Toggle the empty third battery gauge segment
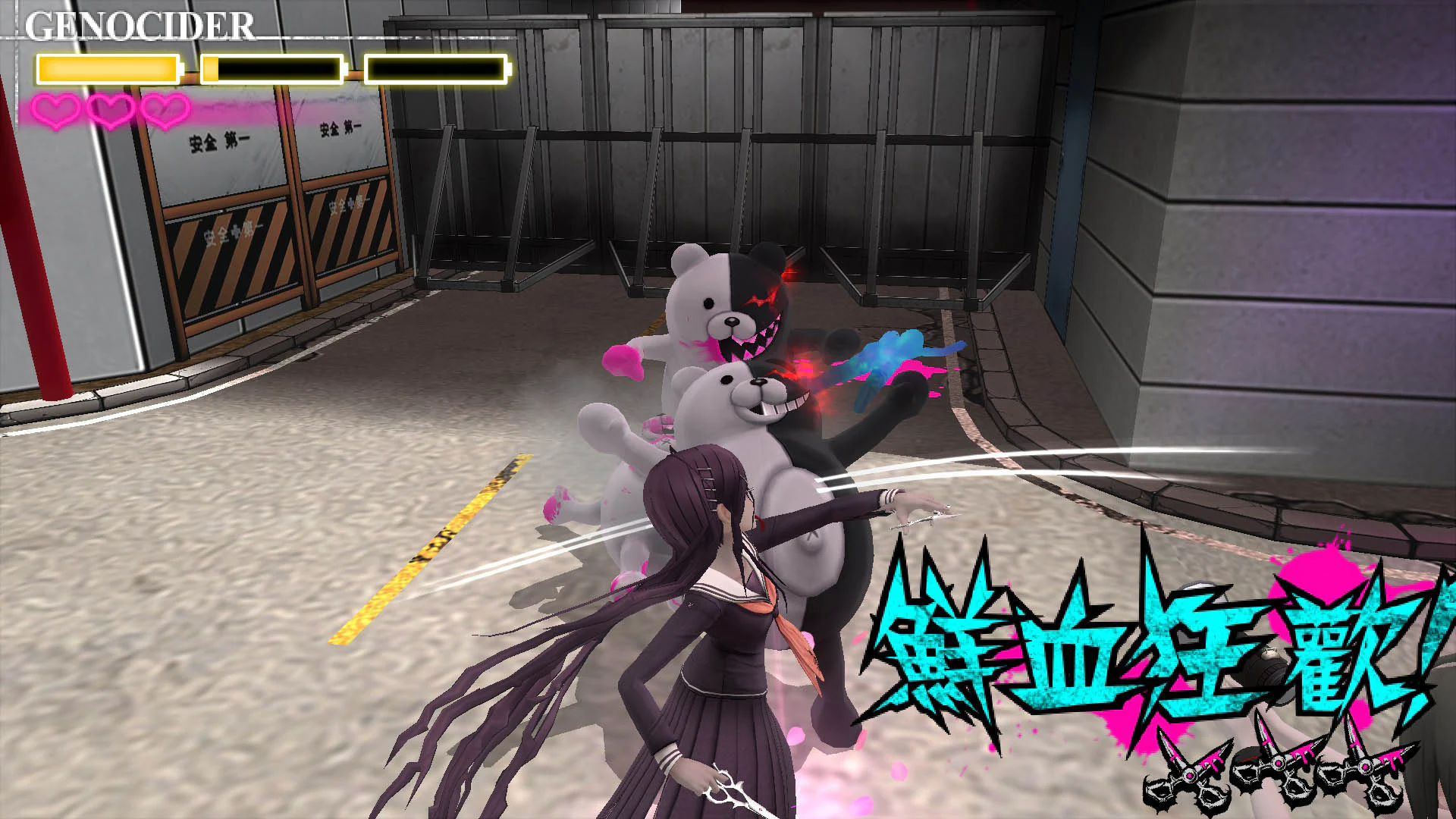Image resolution: width=1456 pixels, height=819 pixels. (x=436, y=68)
